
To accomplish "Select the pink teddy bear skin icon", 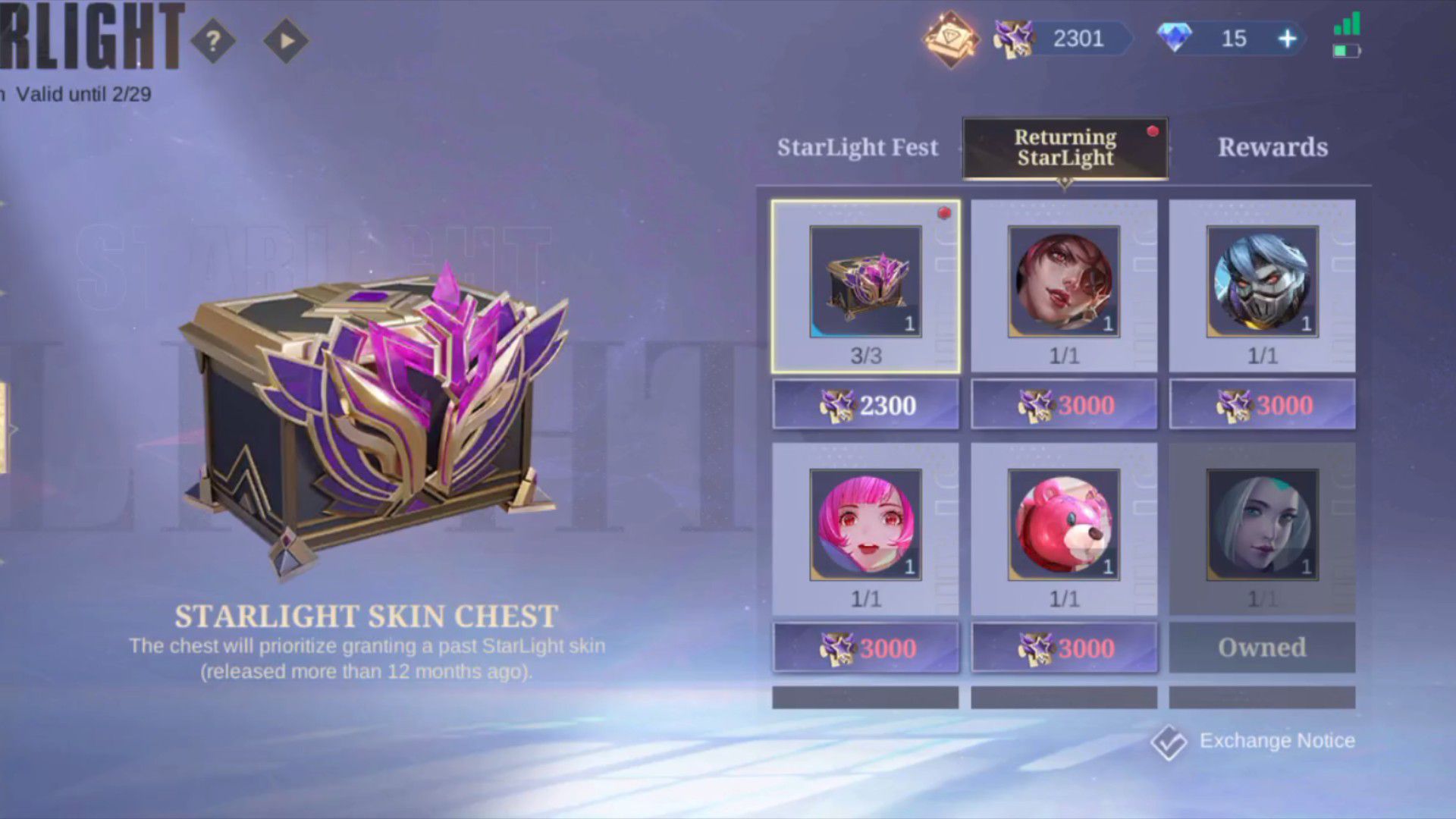I will click(1063, 525).
